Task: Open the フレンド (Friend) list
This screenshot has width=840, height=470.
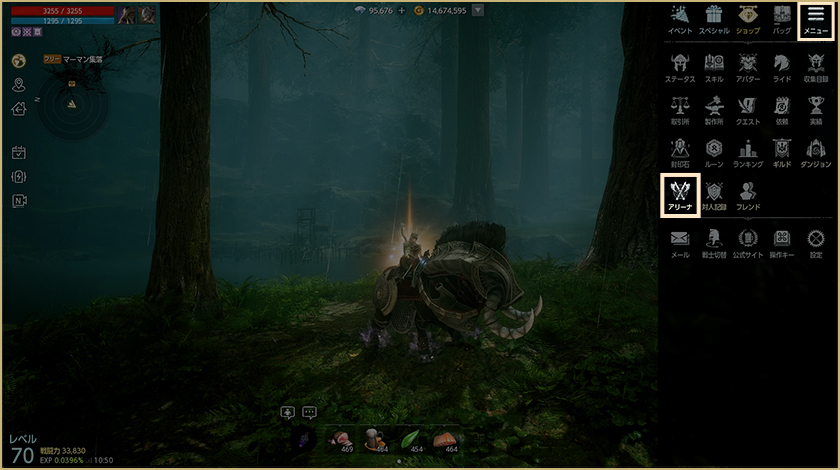Action: pyautogui.click(x=748, y=194)
